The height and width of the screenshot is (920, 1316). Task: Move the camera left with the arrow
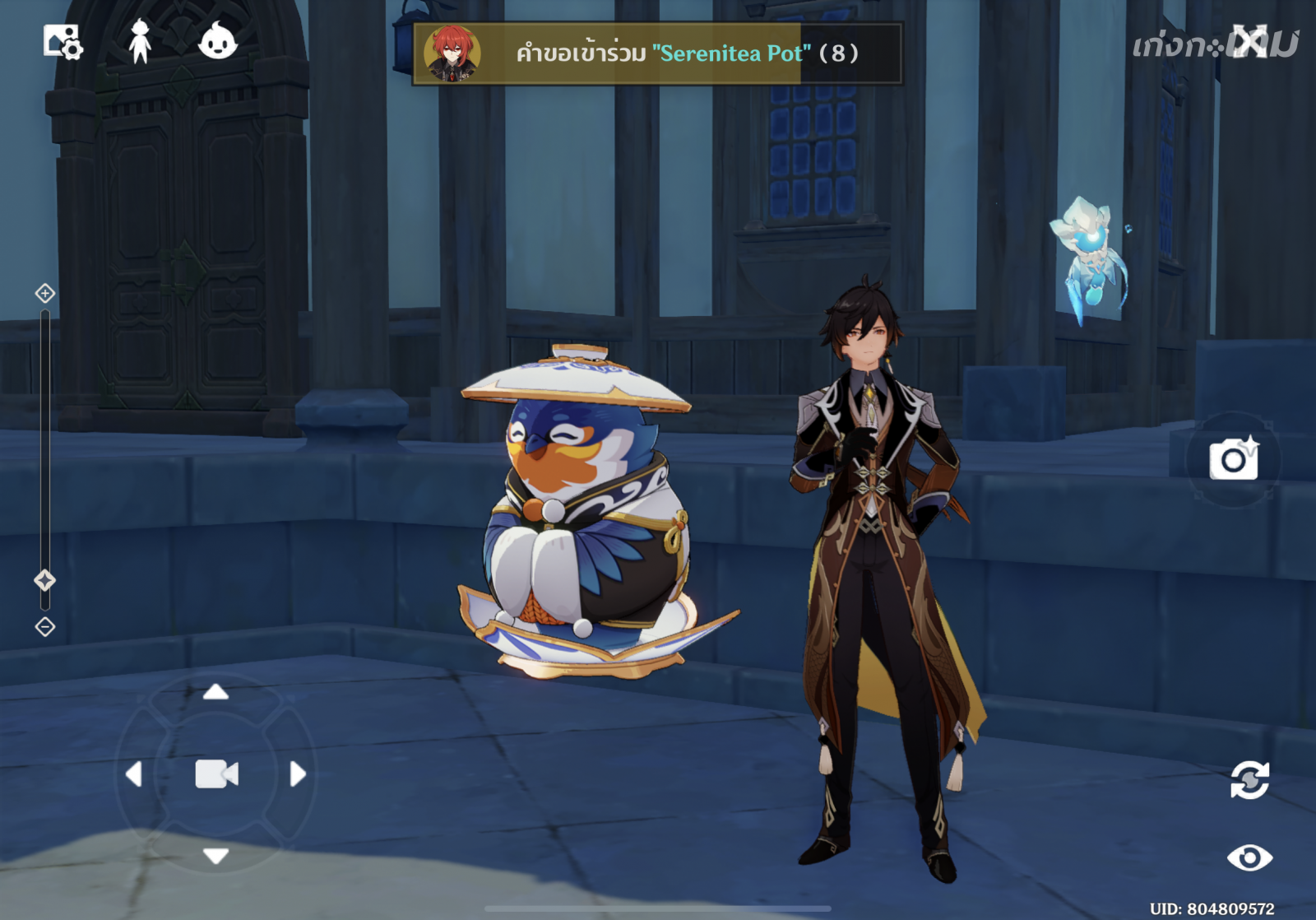134,774
